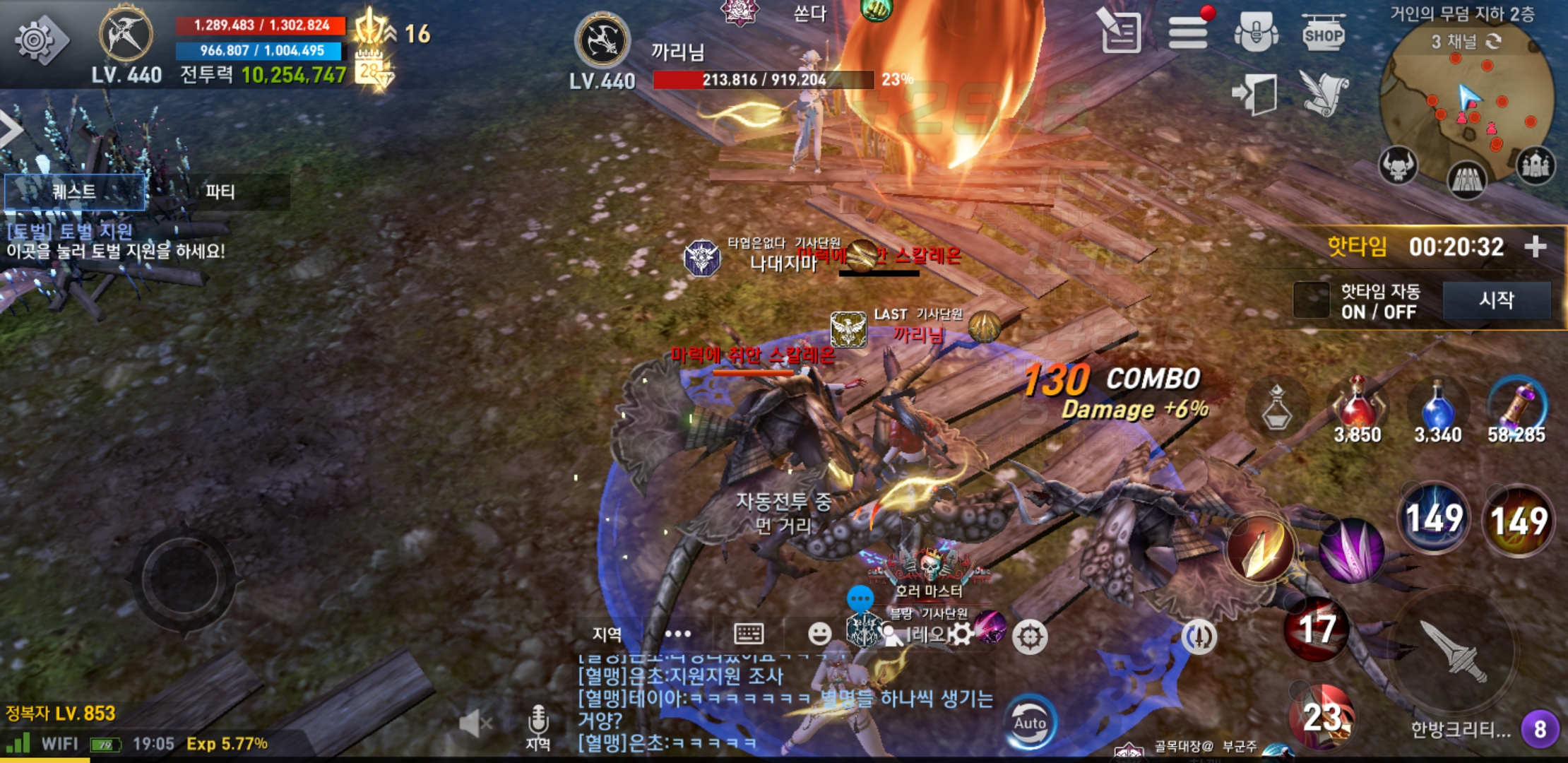The height and width of the screenshot is (763, 1568).
Task: Open the chat keyboard input
Action: [x=749, y=634]
